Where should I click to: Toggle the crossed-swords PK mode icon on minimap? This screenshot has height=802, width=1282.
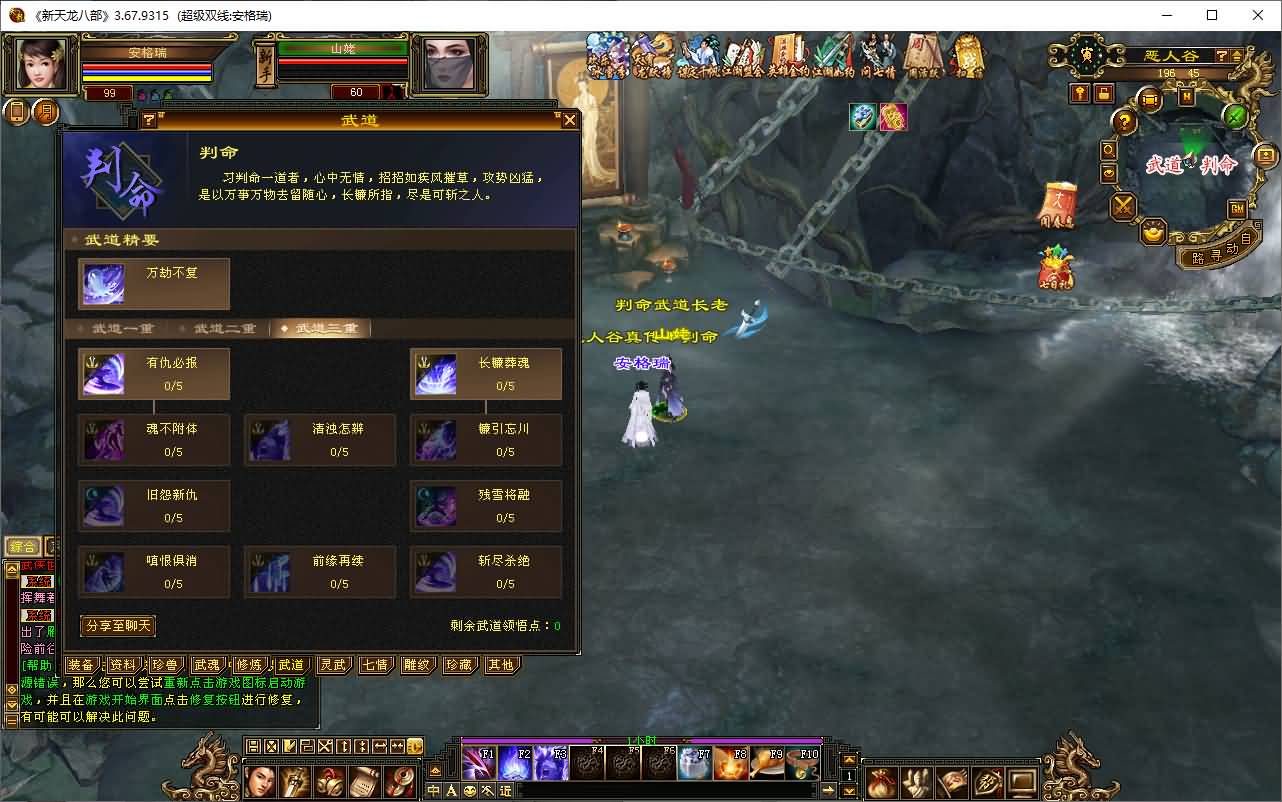[1122, 207]
